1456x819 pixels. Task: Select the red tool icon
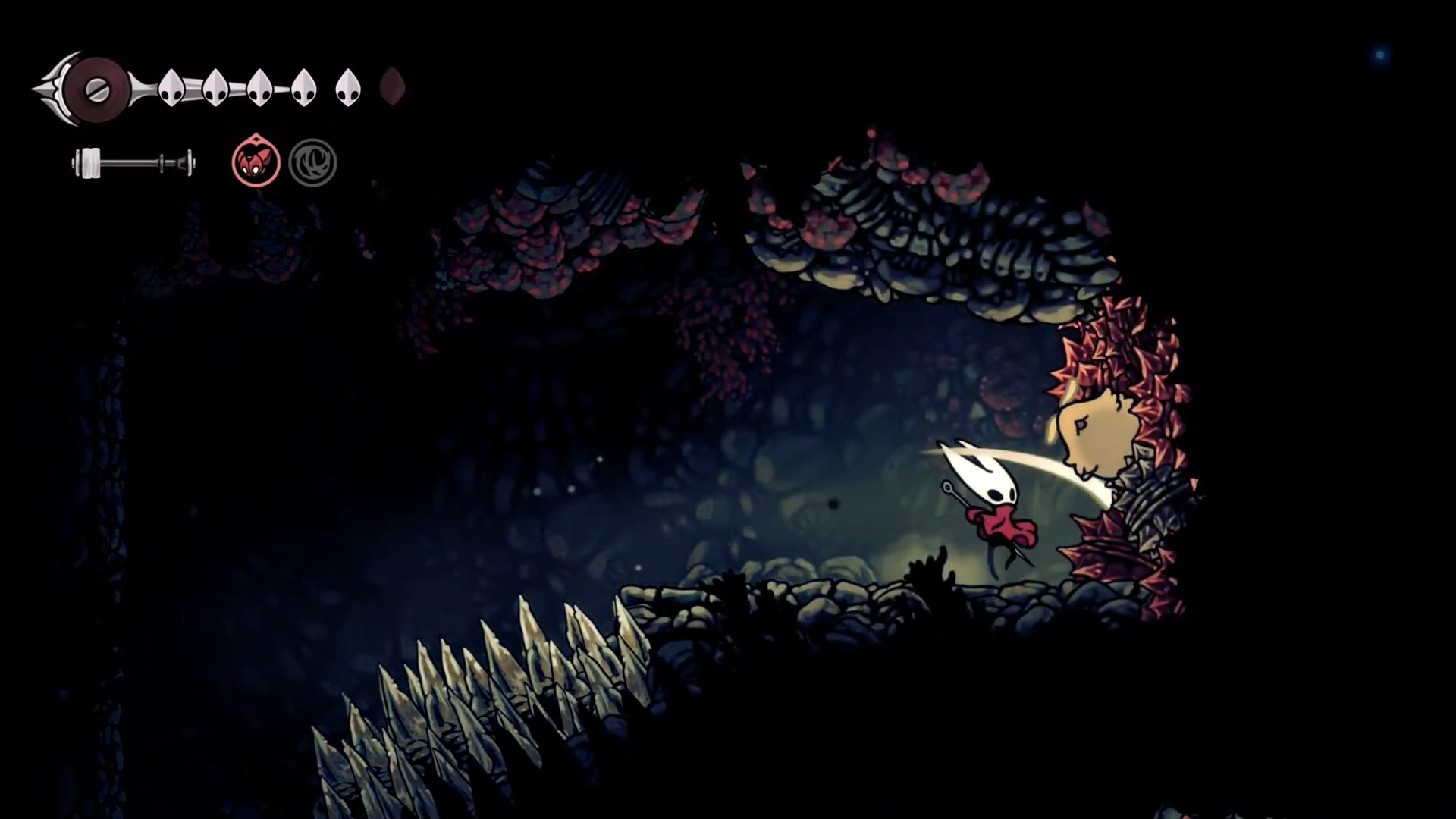pyautogui.click(x=256, y=162)
